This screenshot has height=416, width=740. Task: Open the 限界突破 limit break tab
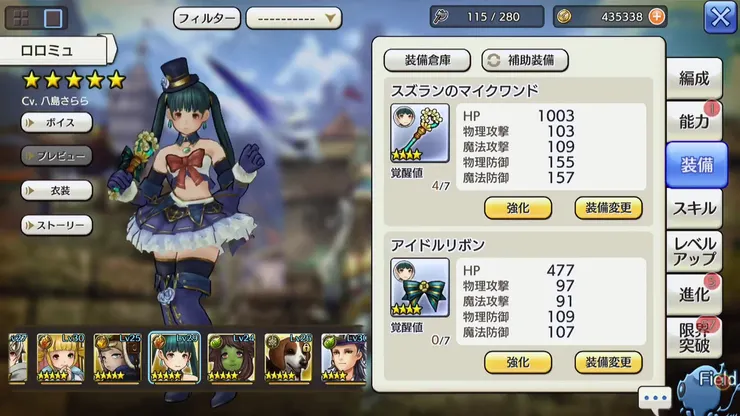click(x=695, y=340)
